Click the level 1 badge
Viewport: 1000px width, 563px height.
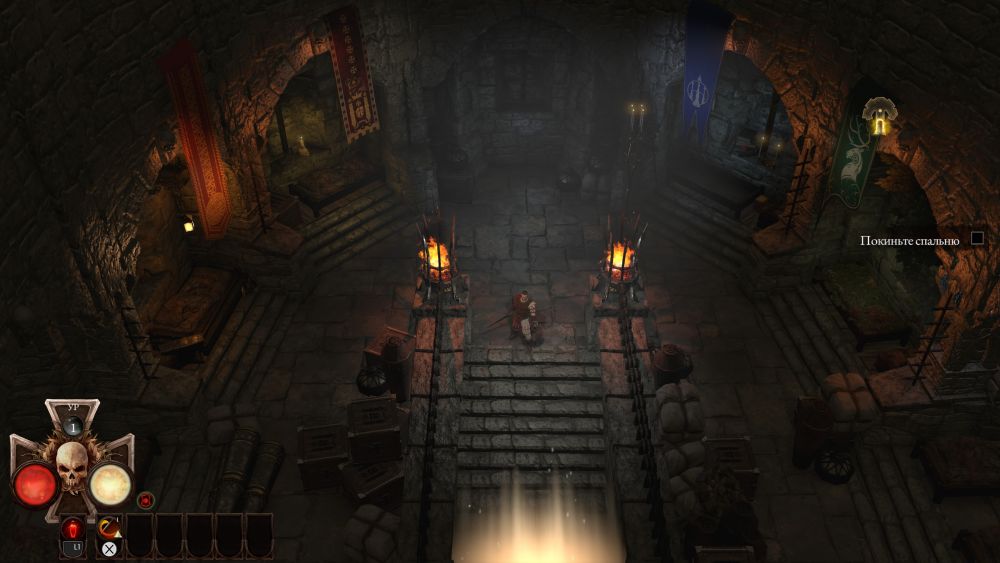pyautogui.click(x=72, y=425)
